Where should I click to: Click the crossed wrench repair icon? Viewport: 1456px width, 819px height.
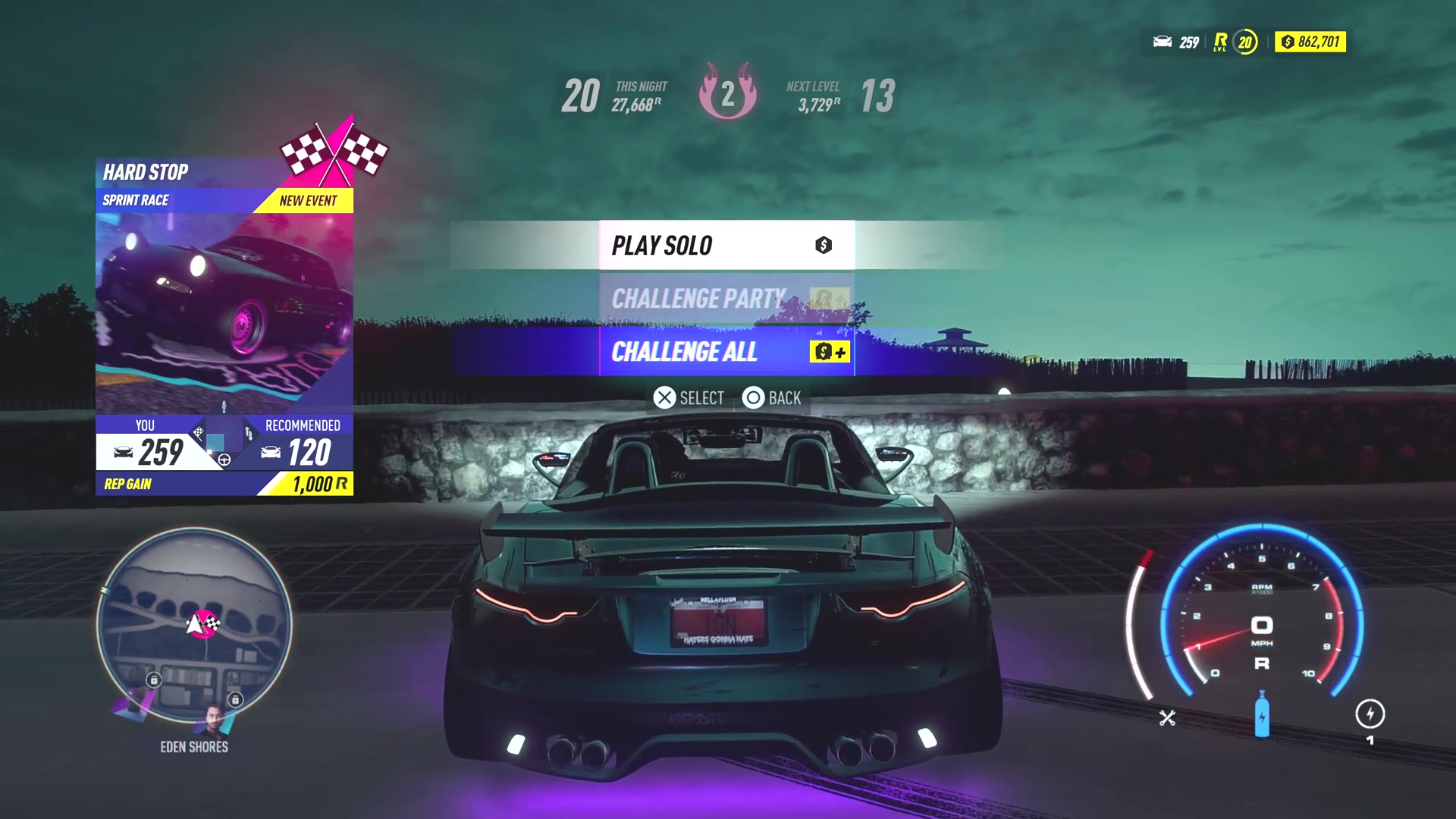(1167, 717)
